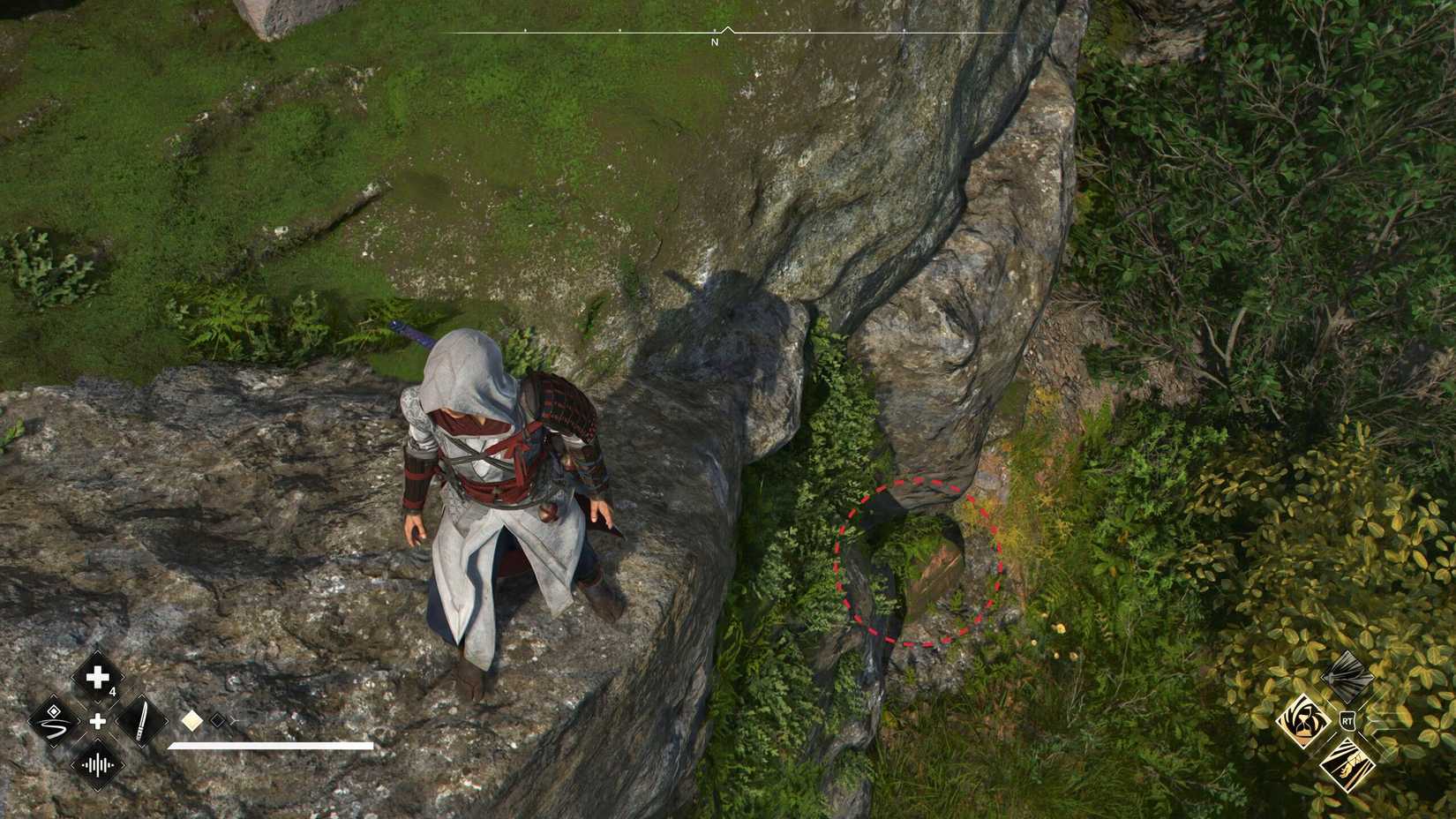Toggle the filled gold tool-charge diamond
This screenshot has height=819, width=1456.
click(x=192, y=720)
